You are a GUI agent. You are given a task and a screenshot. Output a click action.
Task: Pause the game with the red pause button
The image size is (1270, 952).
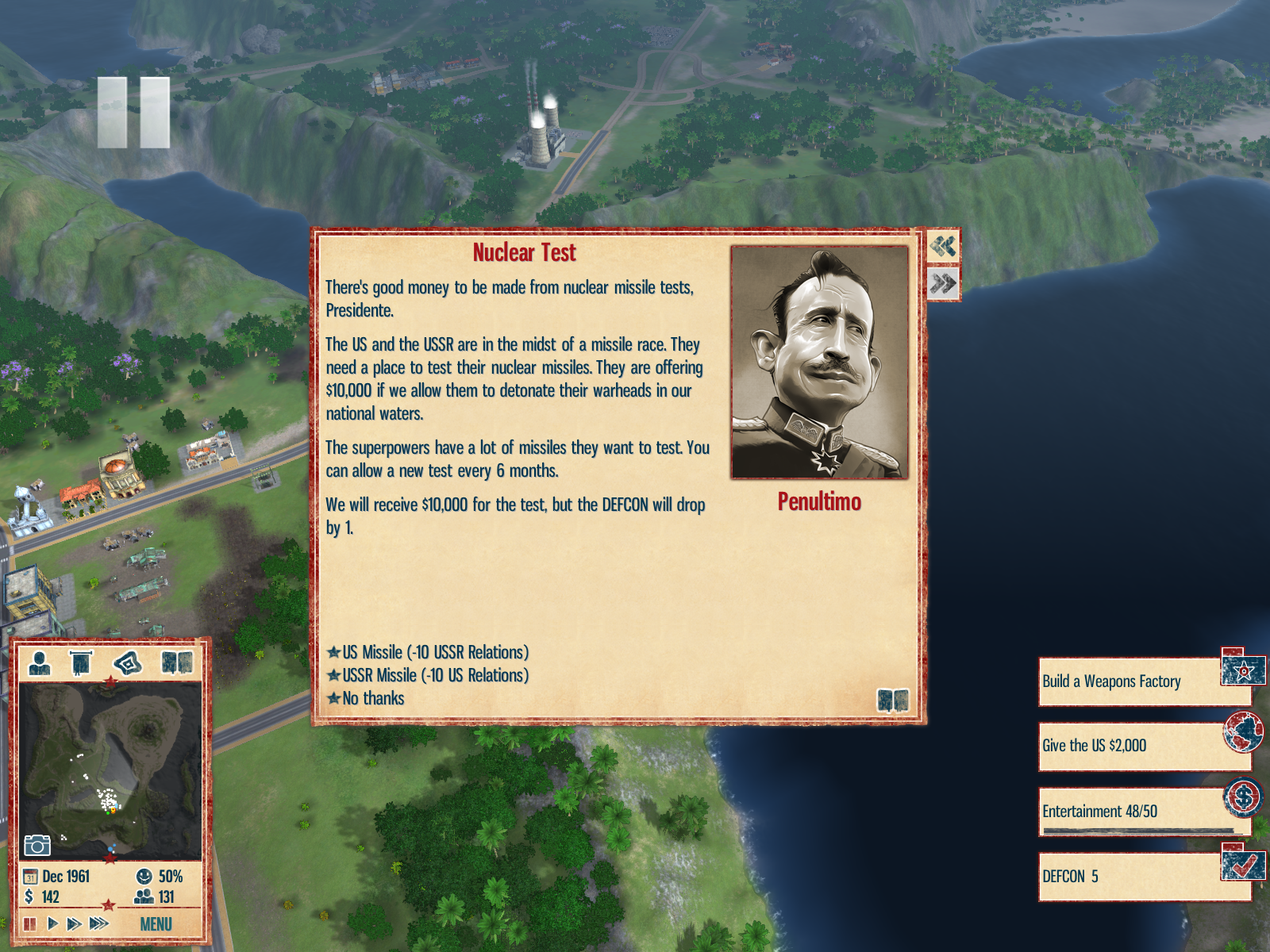point(30,923)
